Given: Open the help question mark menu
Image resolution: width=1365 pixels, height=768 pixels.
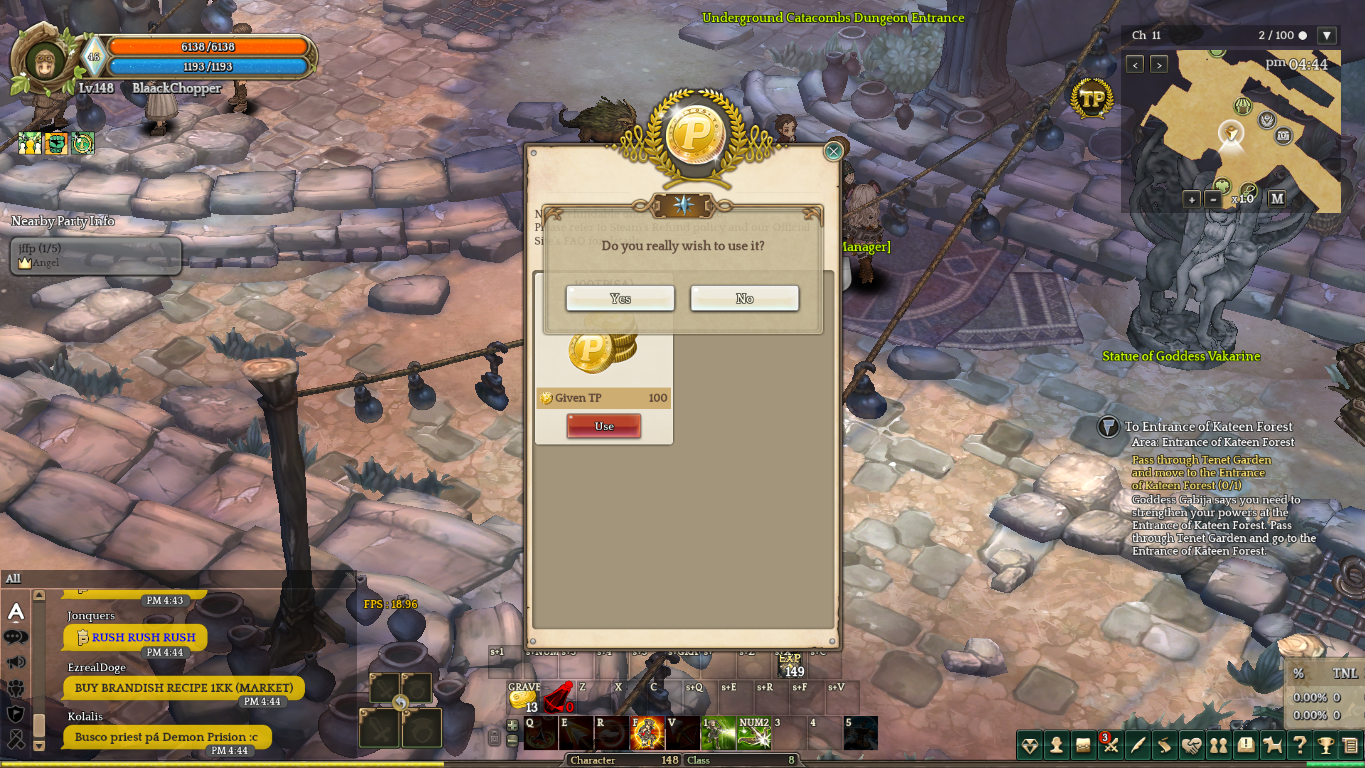Looking at the screenshot, I should click(1299, 745).
